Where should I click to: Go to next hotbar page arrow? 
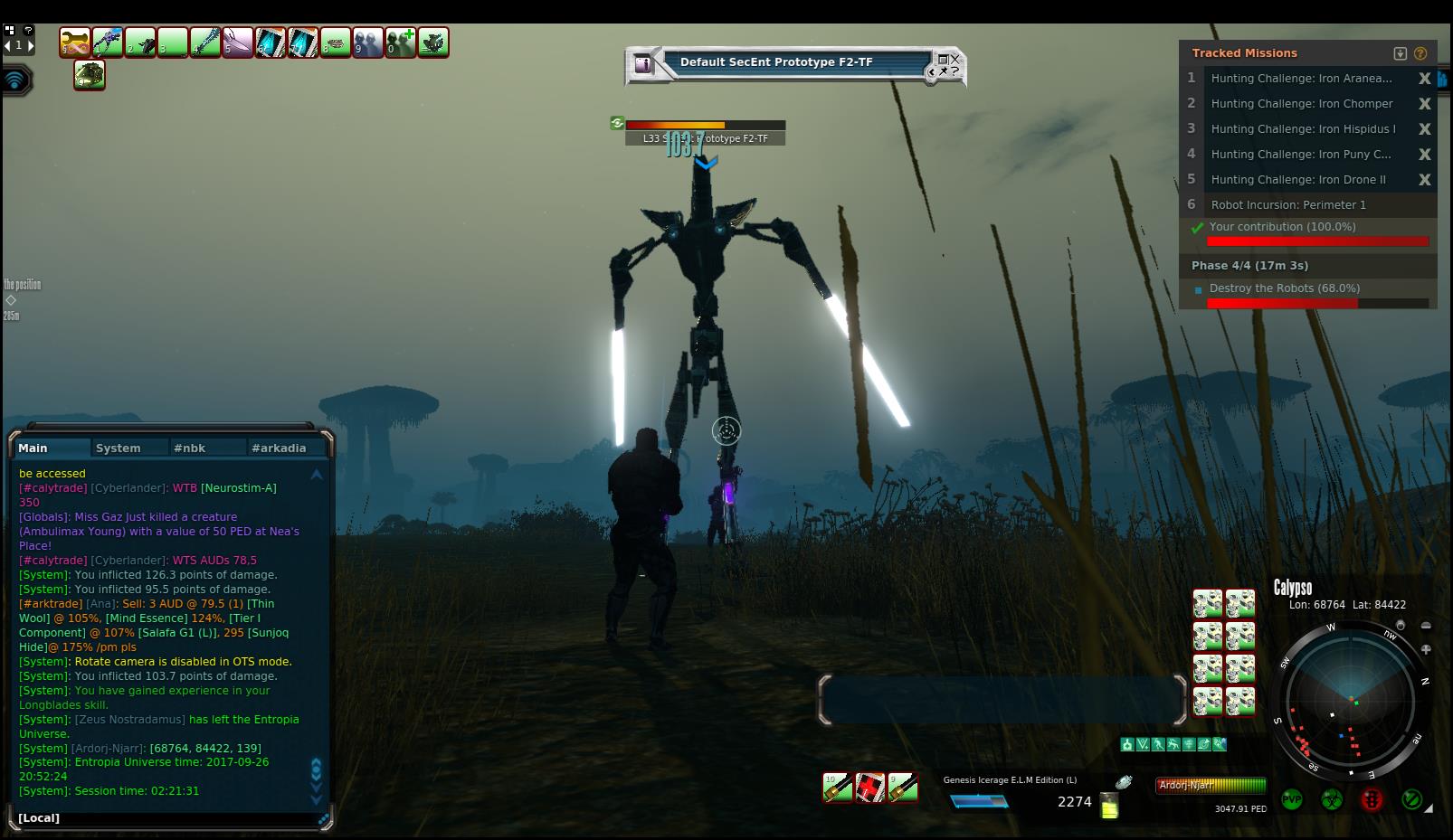[31, 45]
